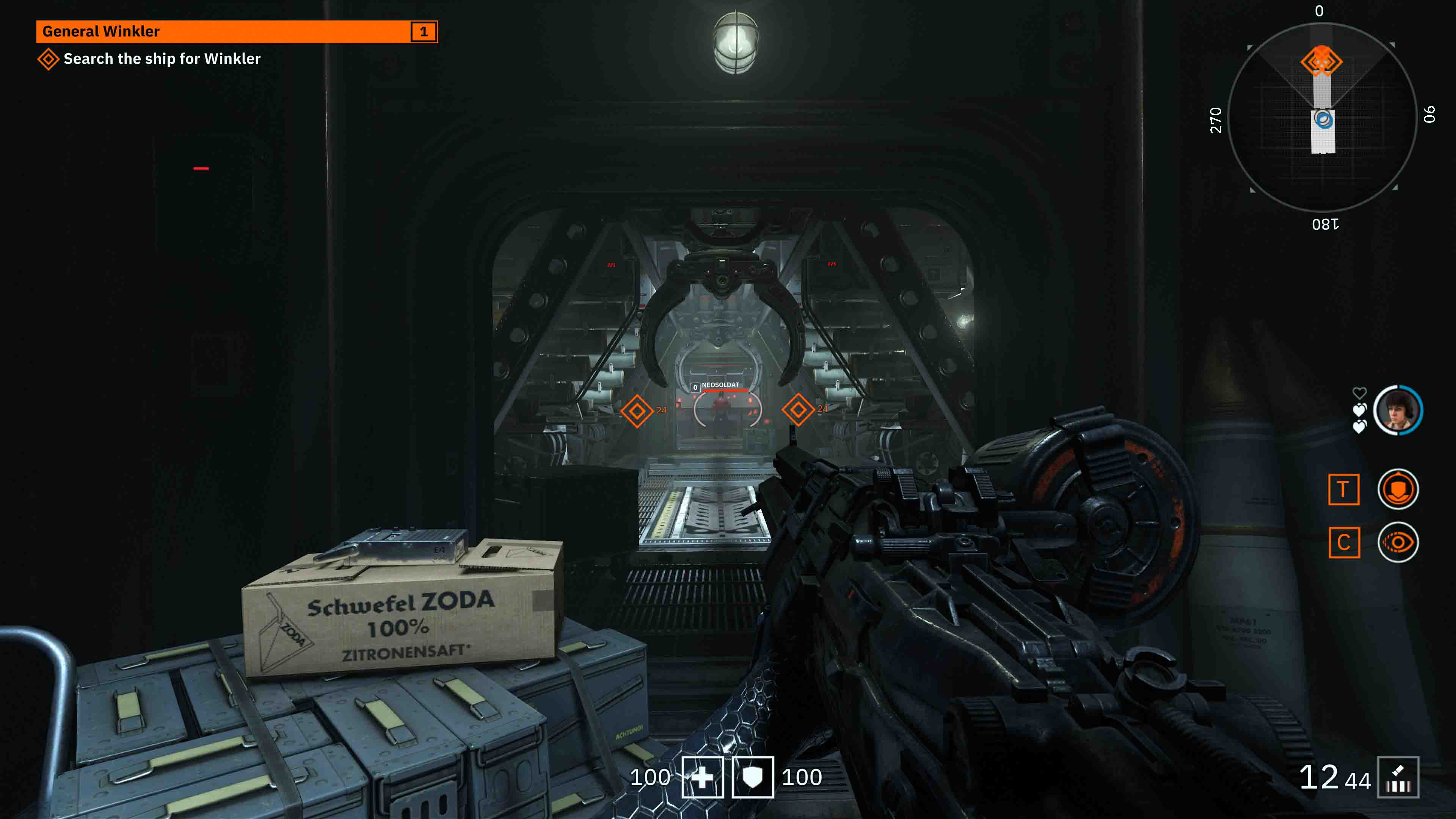1456x819 pixels.
Task: Select the weapon fire mode icon
Action: click(x=1398, y=777)
